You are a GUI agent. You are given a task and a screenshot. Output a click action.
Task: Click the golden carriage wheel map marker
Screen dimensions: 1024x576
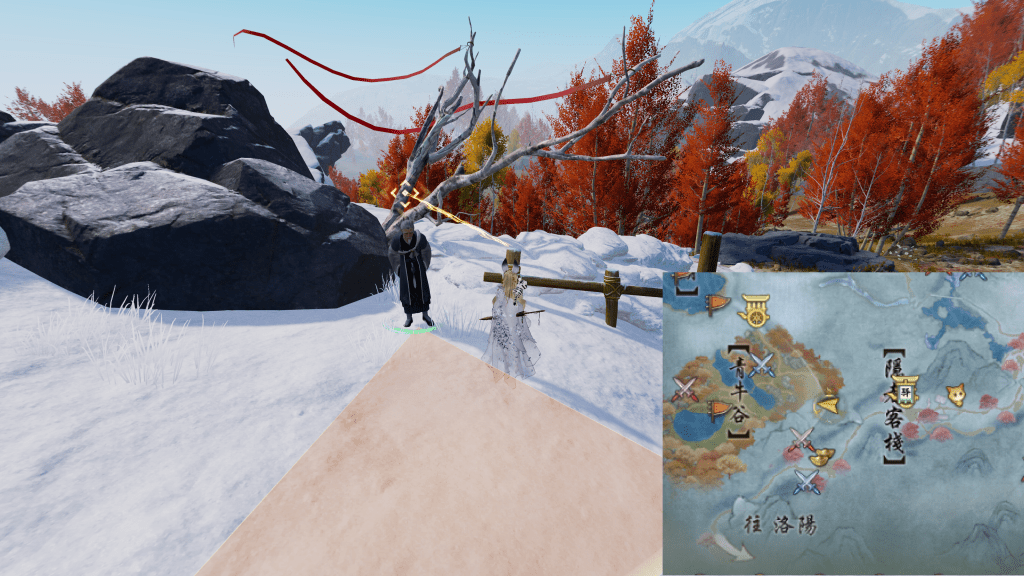coord(755,312)
